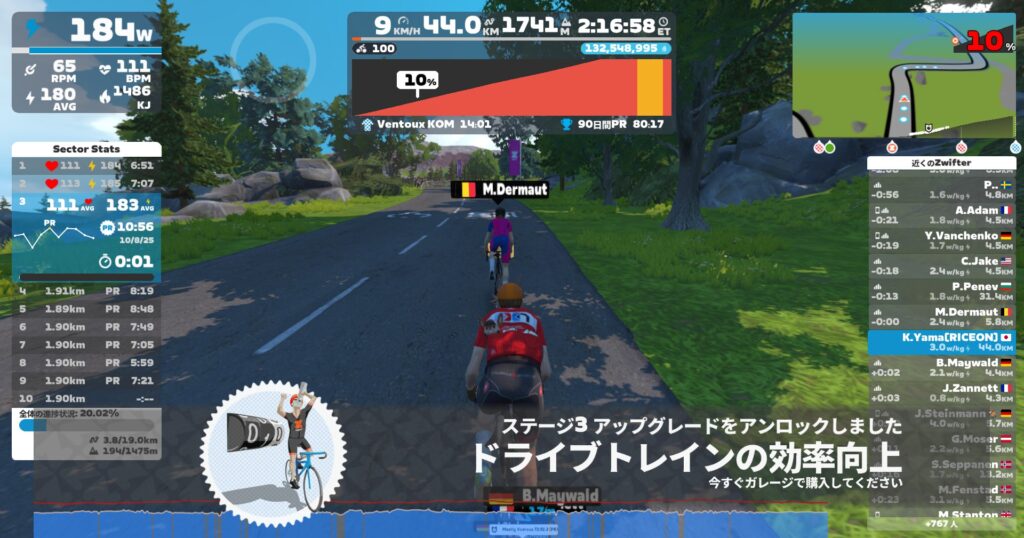Choose Y.Vanchenko from nearby Zwifters
The image size is (1024, 538).
coord(940,240)
